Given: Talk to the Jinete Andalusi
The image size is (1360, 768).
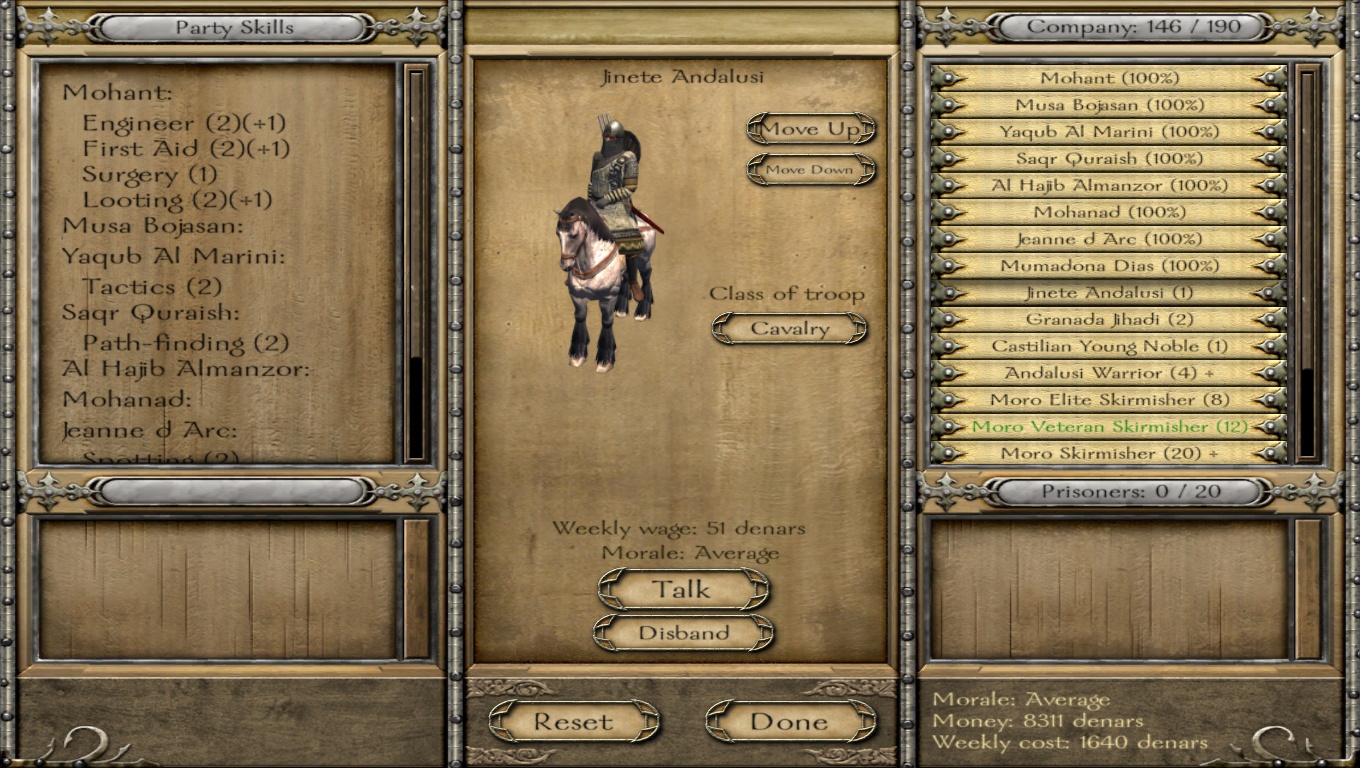Looking at the screenshot, I should pyautogui.click(x=683, y=590).
